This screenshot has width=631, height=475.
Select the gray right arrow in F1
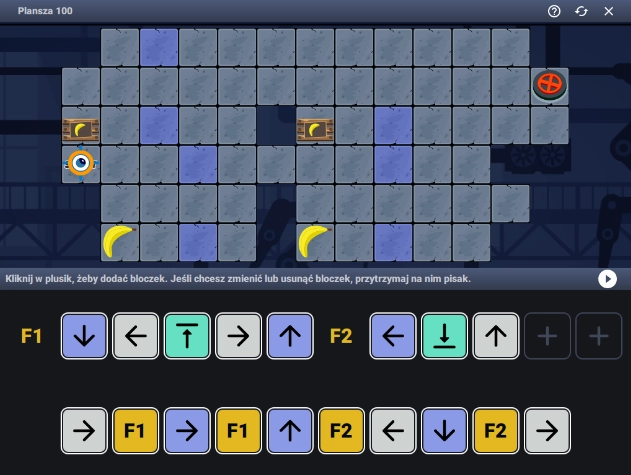(x=239, y=336)
